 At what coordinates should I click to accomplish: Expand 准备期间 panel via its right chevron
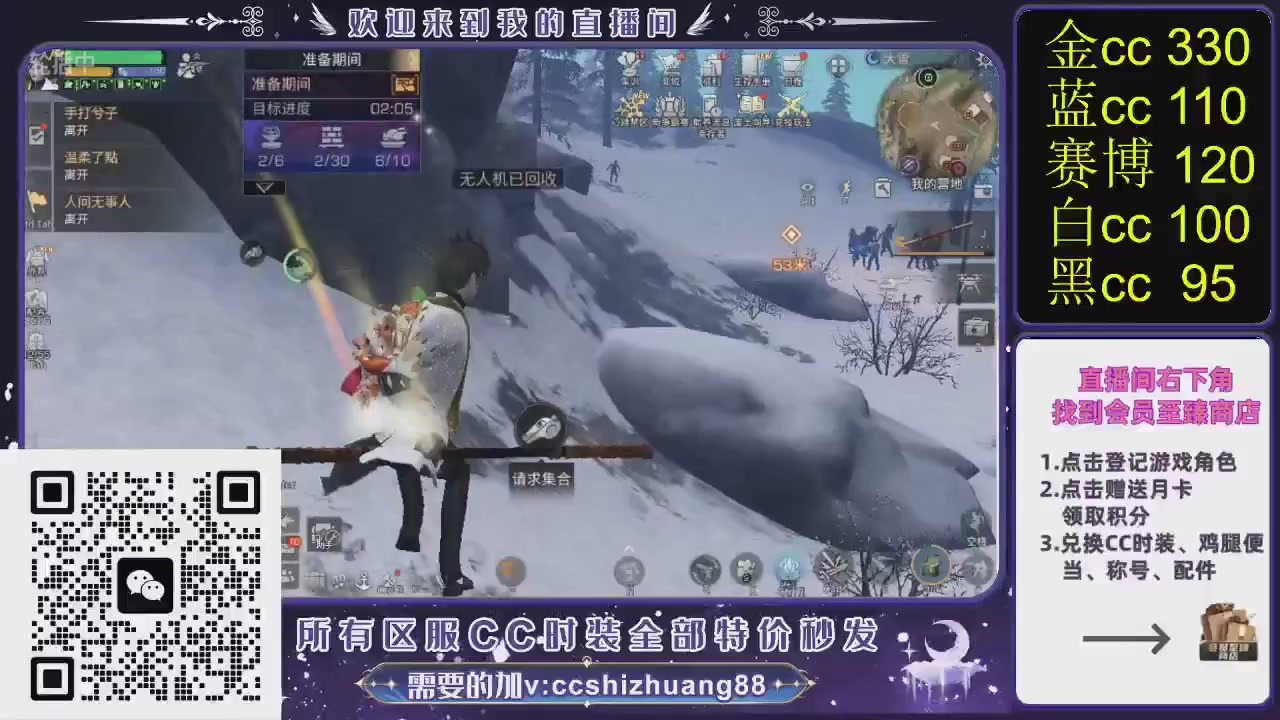point(411,60)
